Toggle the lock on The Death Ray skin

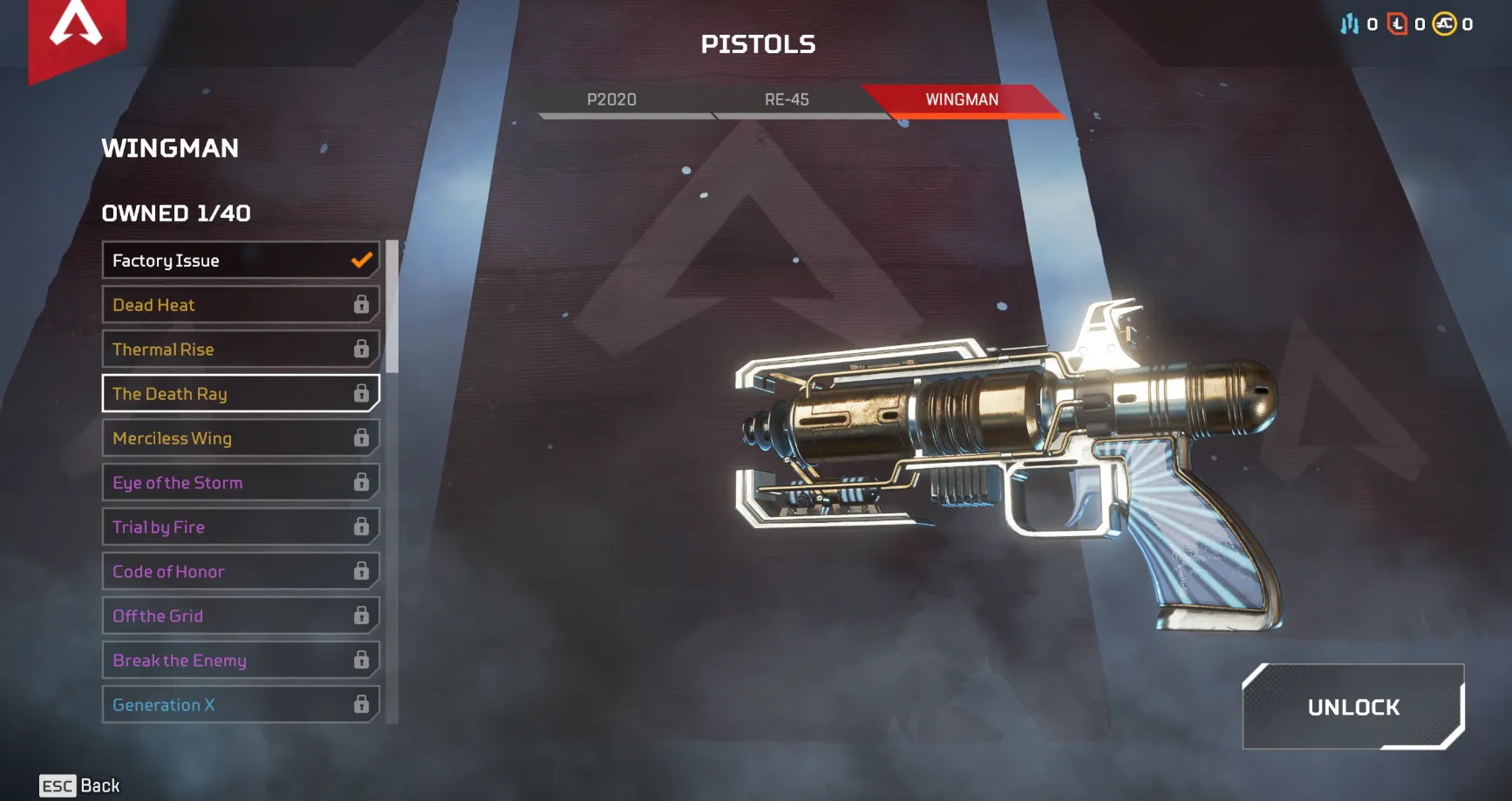363,393
